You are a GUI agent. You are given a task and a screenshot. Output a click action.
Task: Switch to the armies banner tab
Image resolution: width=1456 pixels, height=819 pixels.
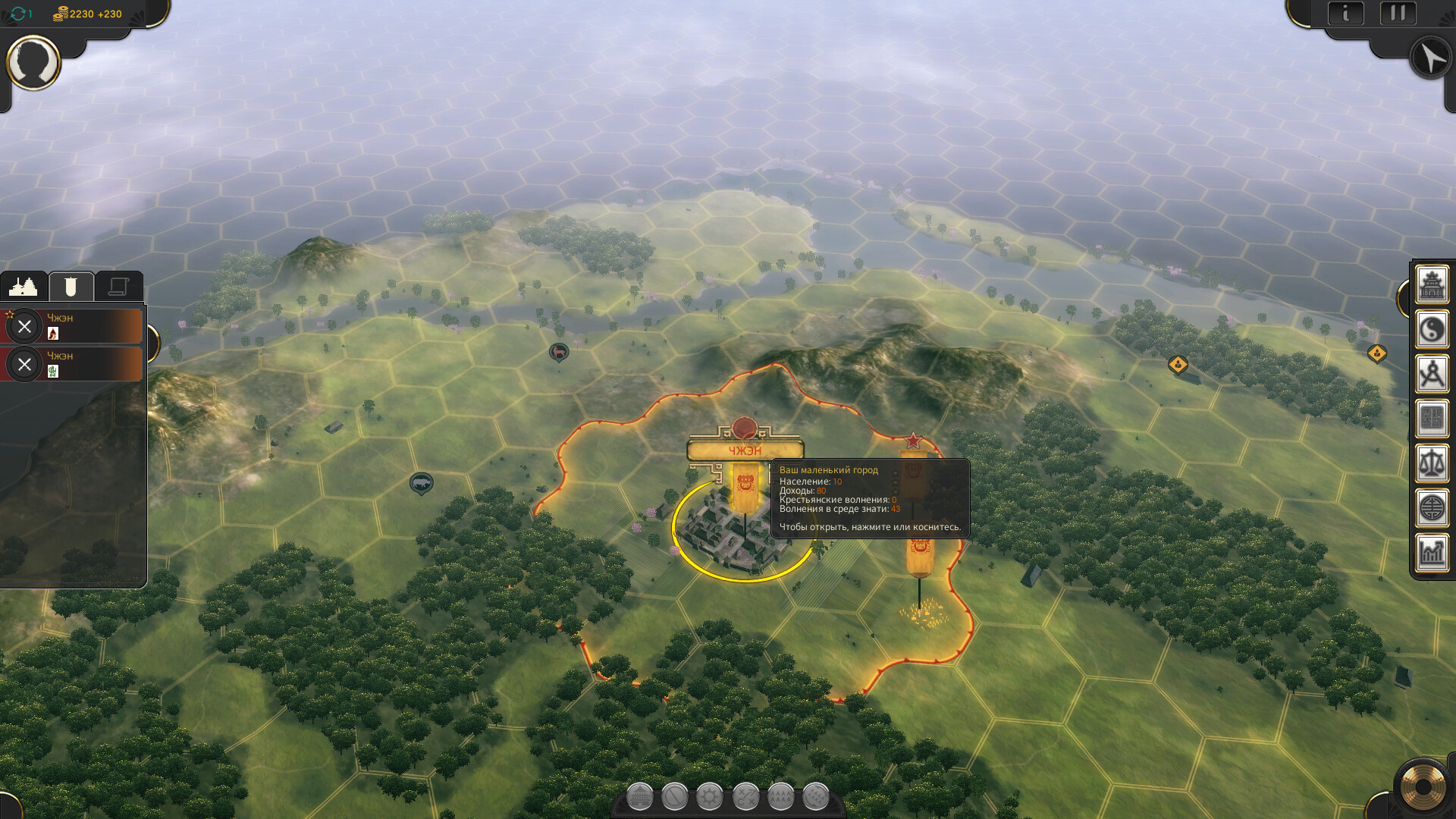tap(71, 287)
